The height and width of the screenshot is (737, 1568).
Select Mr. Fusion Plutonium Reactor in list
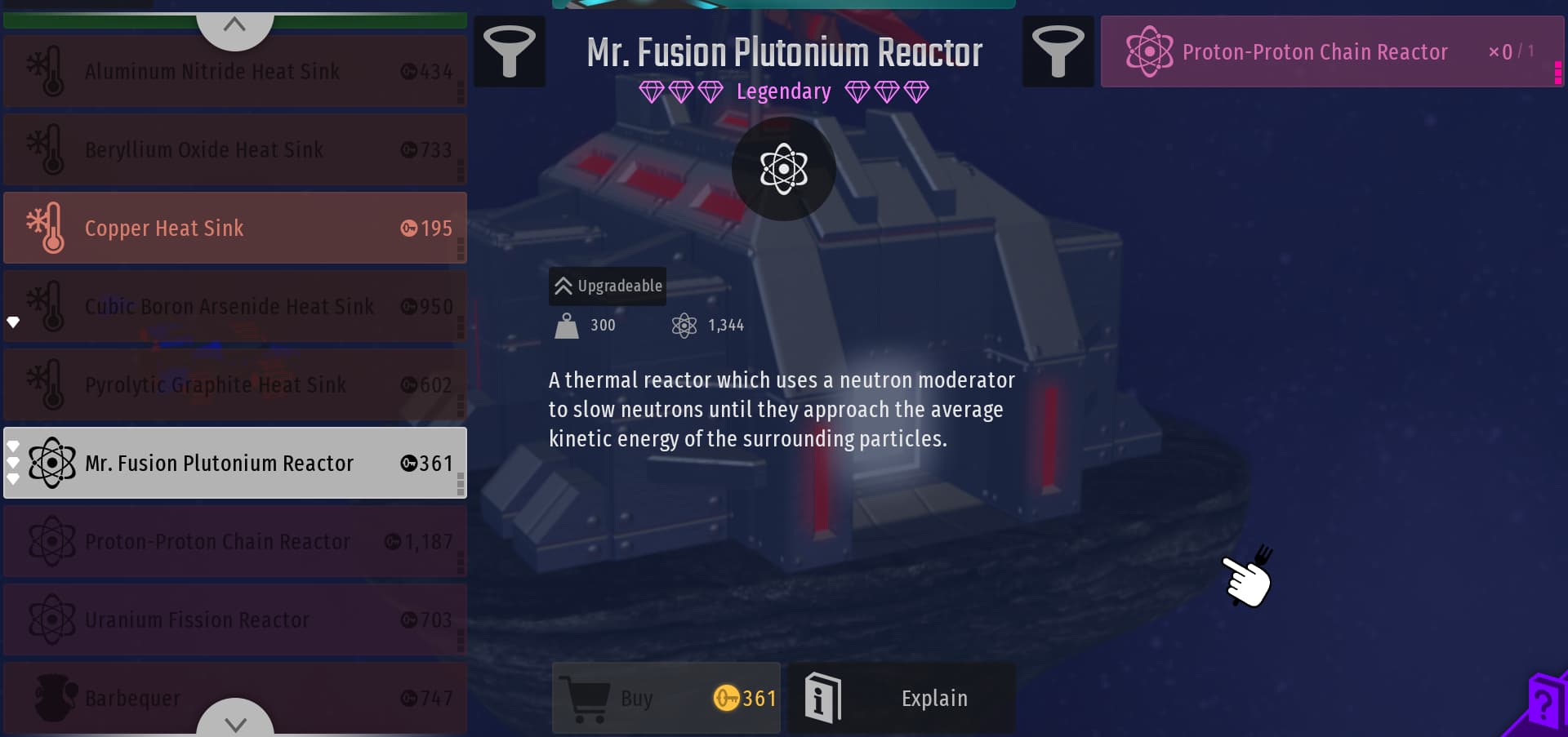[x=235, y=464]
